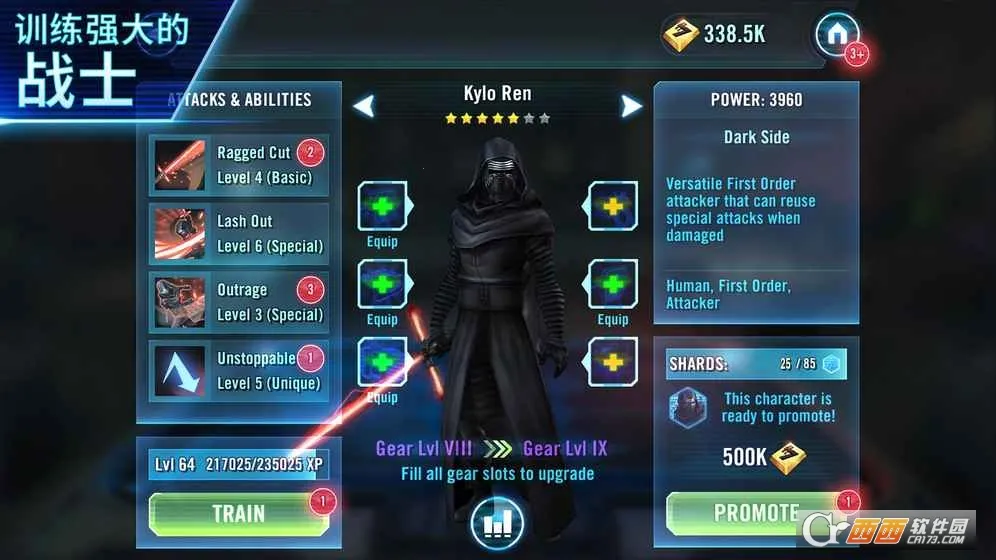Open the shards 25/85 panel
996x560 pixels.
pos(756,364)
